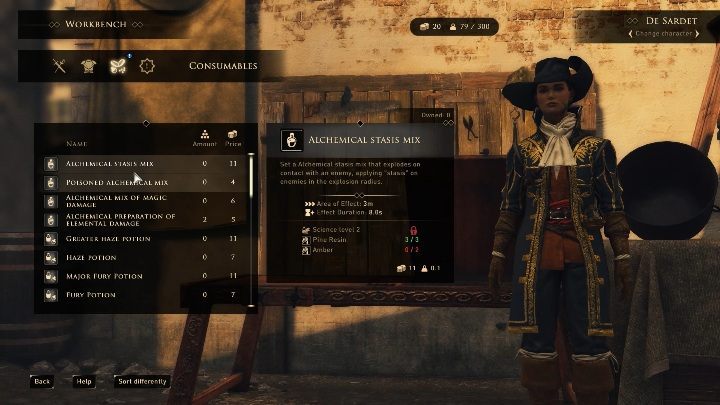This screenshot has width=720, height=405.
Task: Choose the Poisoned alchemical mix row
Action: [x=117, y=183]
